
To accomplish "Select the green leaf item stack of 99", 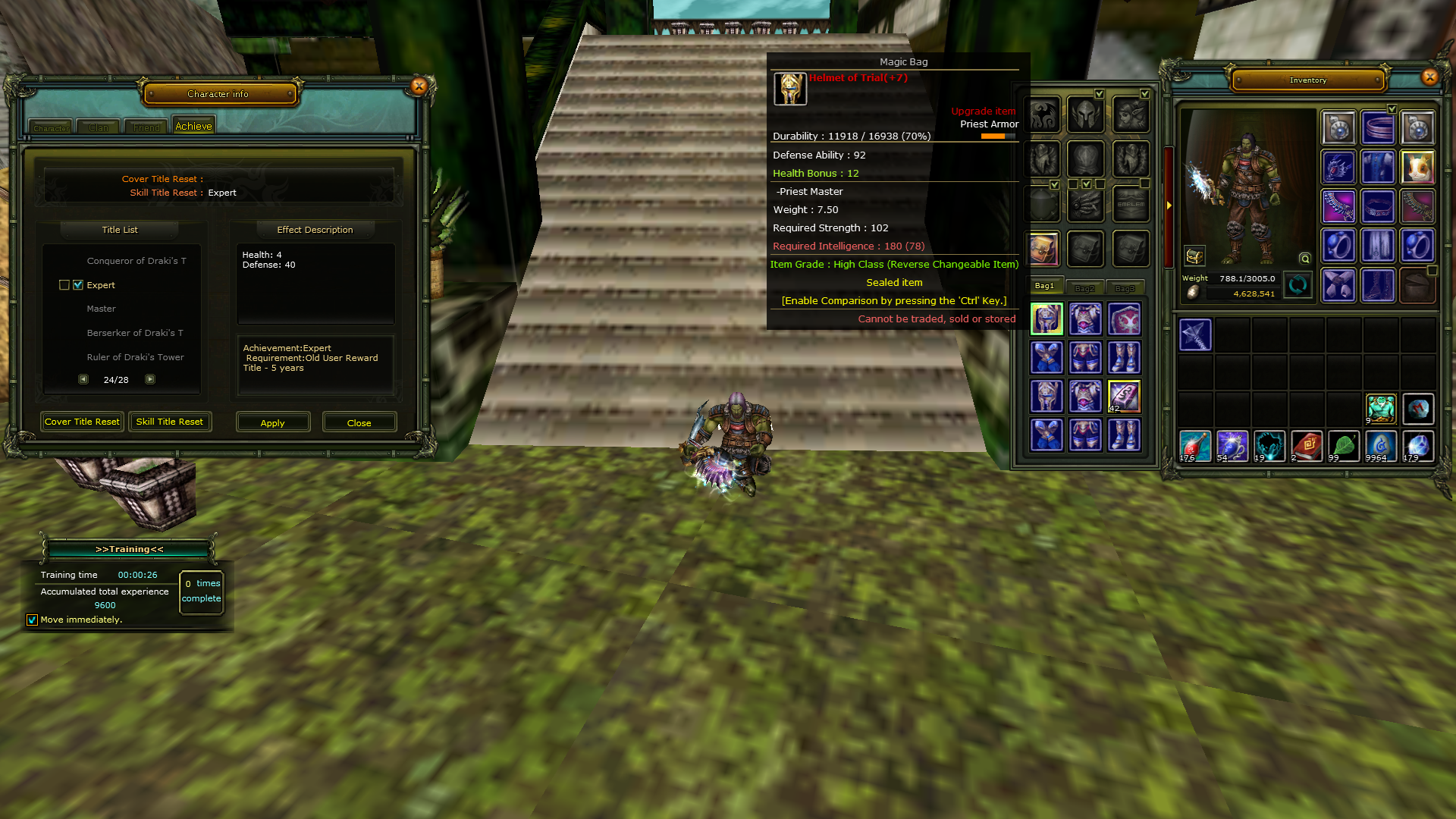I will click(x=1344, y=446).
